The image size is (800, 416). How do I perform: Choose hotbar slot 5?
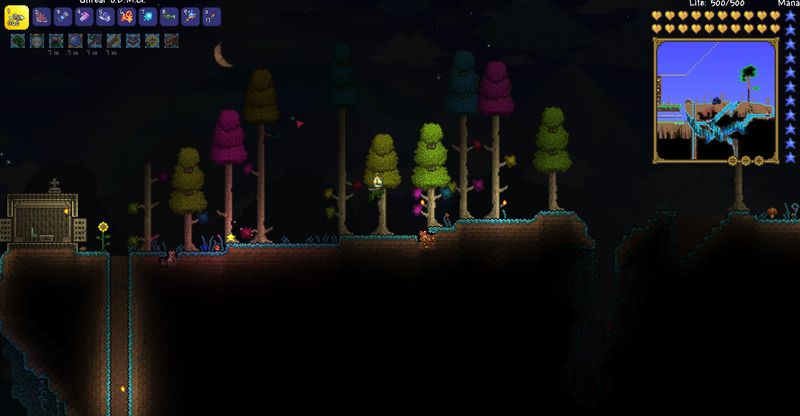click(105, 17)
